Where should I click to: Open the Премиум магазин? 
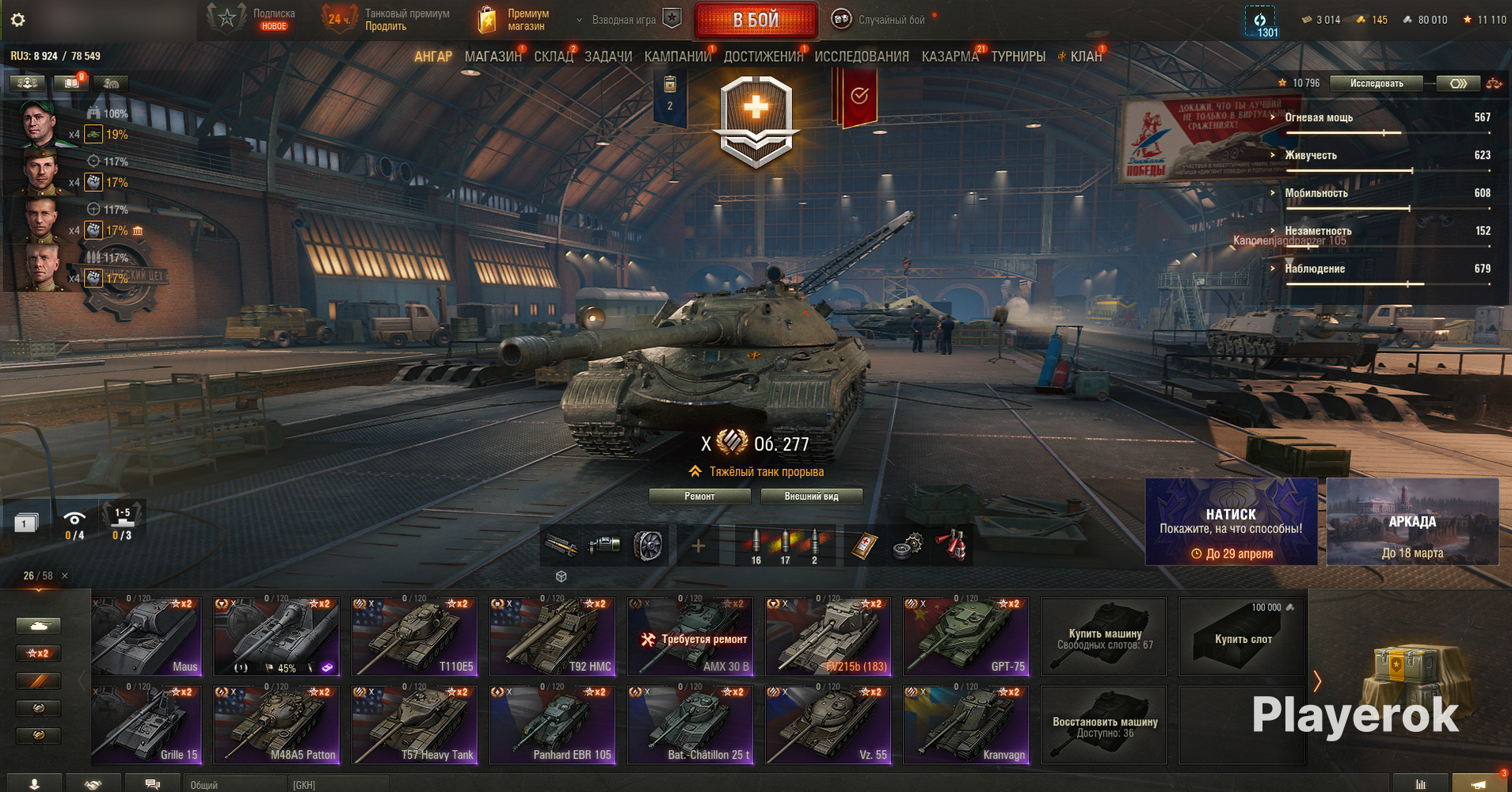tap(515, 20)
